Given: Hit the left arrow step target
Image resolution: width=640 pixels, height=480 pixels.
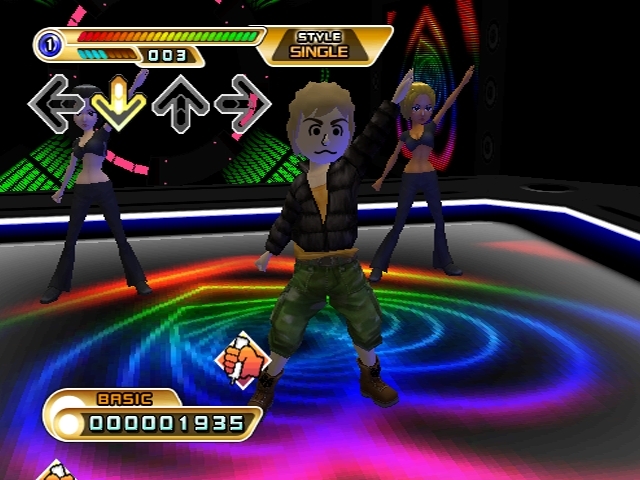Looking at the screenshot, I should point(56,102).
